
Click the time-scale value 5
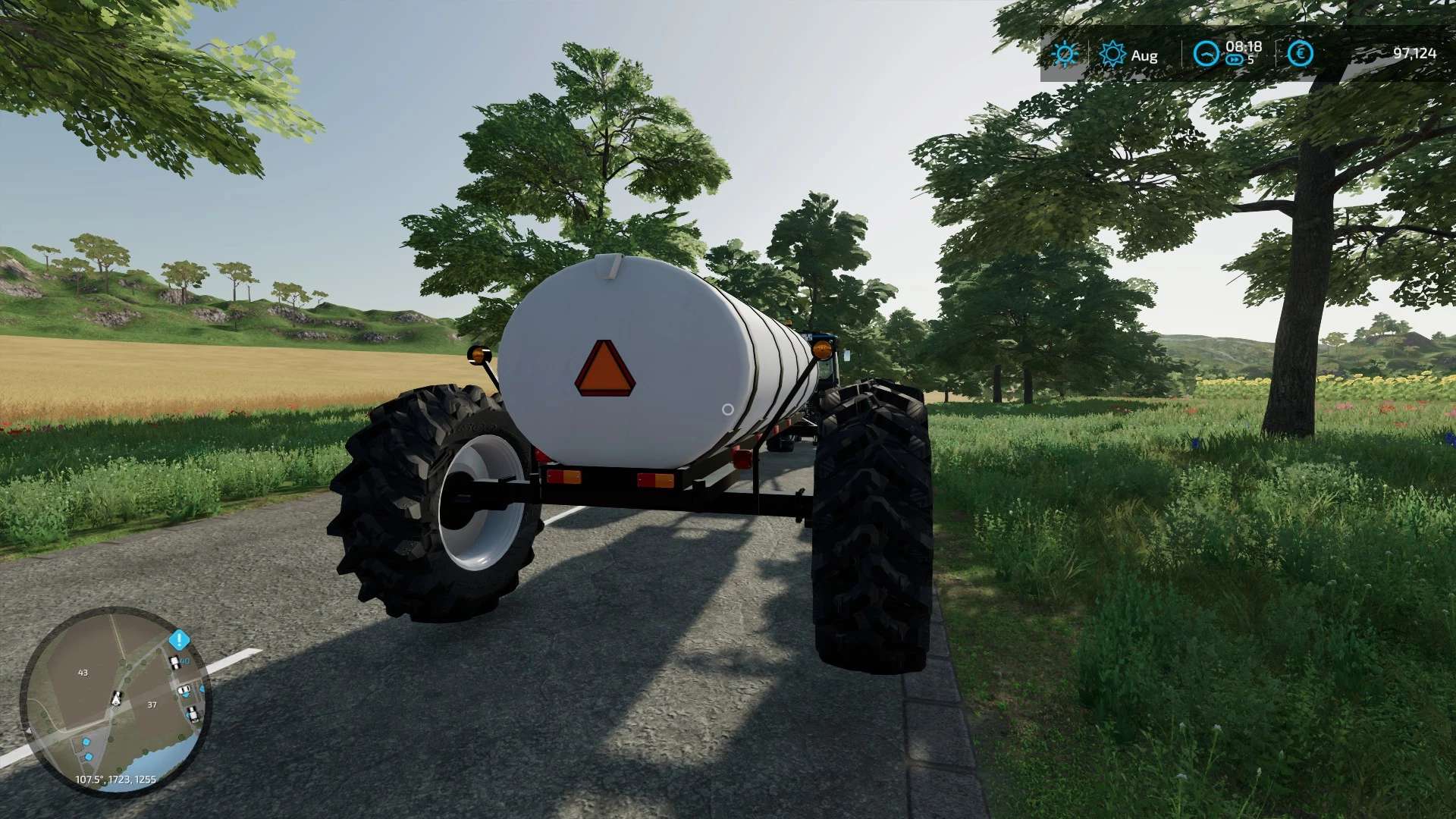click(x=1250, y=60)
